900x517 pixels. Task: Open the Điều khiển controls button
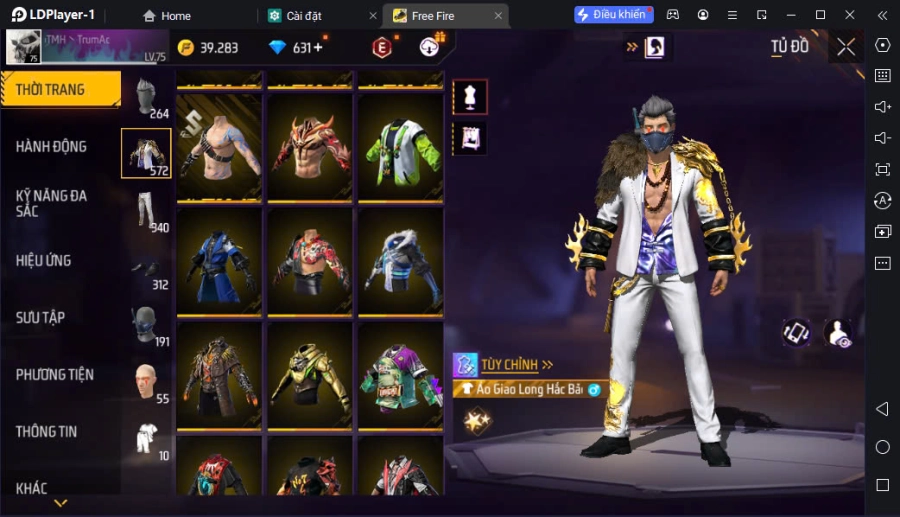pos(613,15)
